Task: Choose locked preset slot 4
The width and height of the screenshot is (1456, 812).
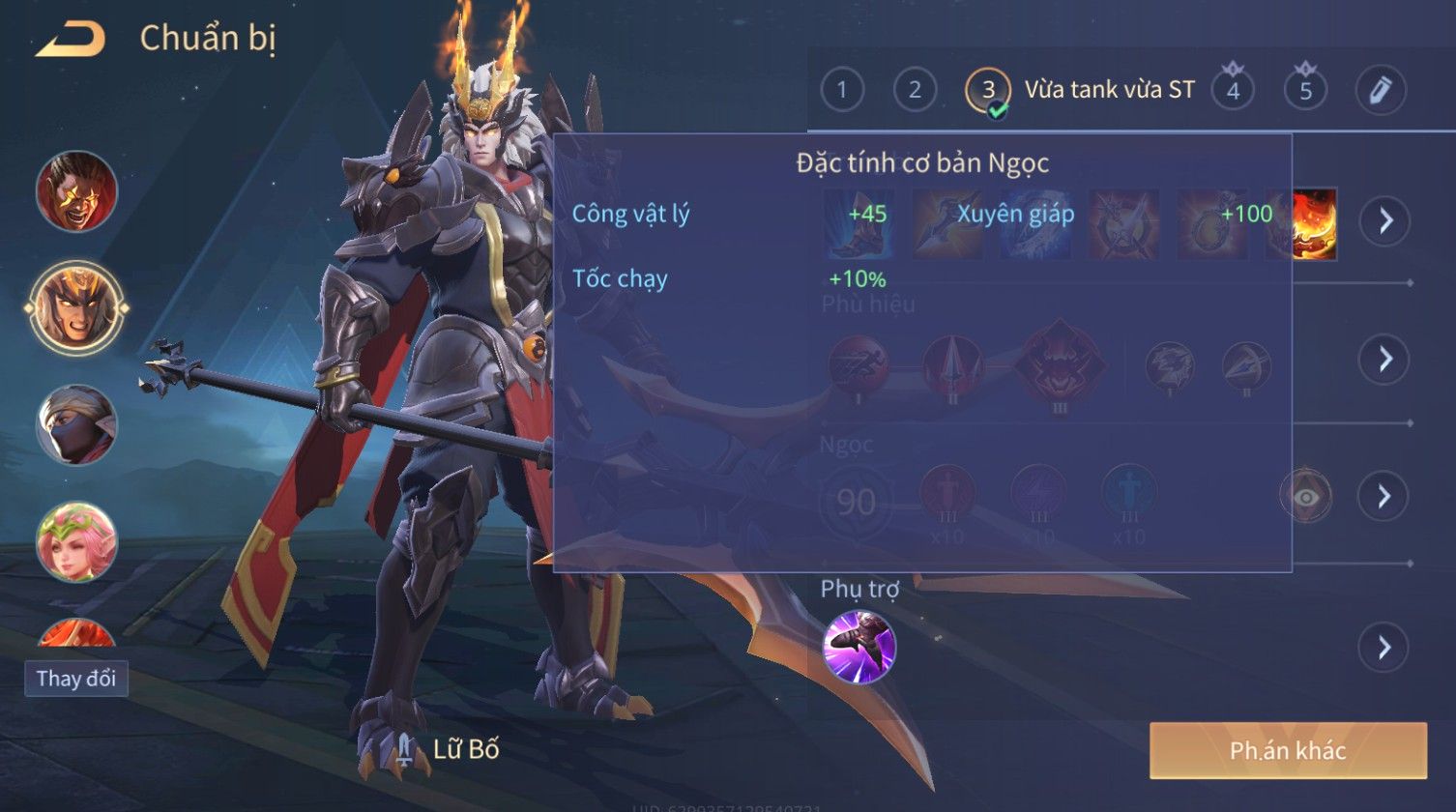Action: [x=1233, y=91]
